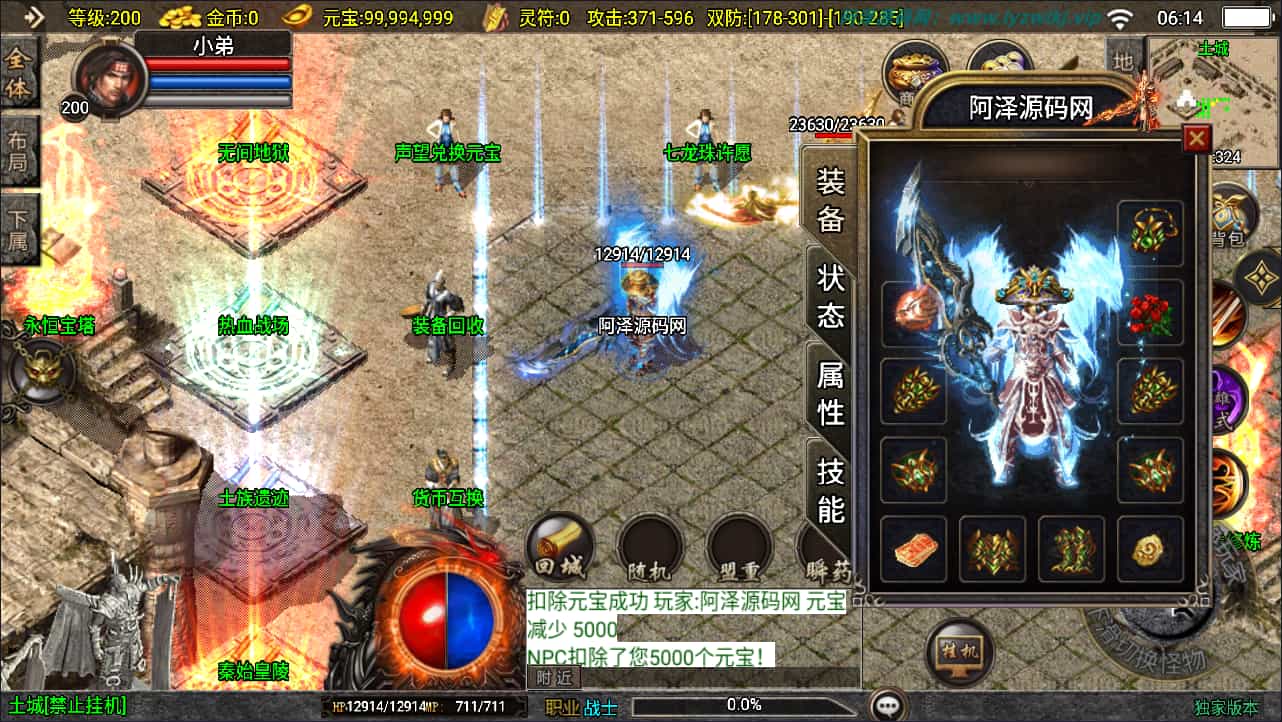Choose the red brick item slot
The image size is (1282, 722).
913,549
